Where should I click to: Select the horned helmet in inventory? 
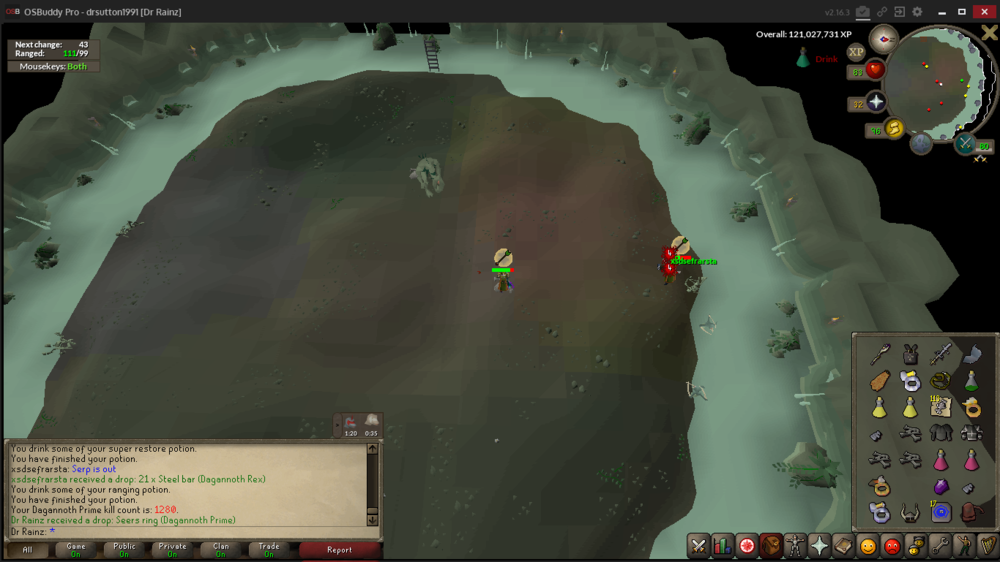(x=910, y=513)
